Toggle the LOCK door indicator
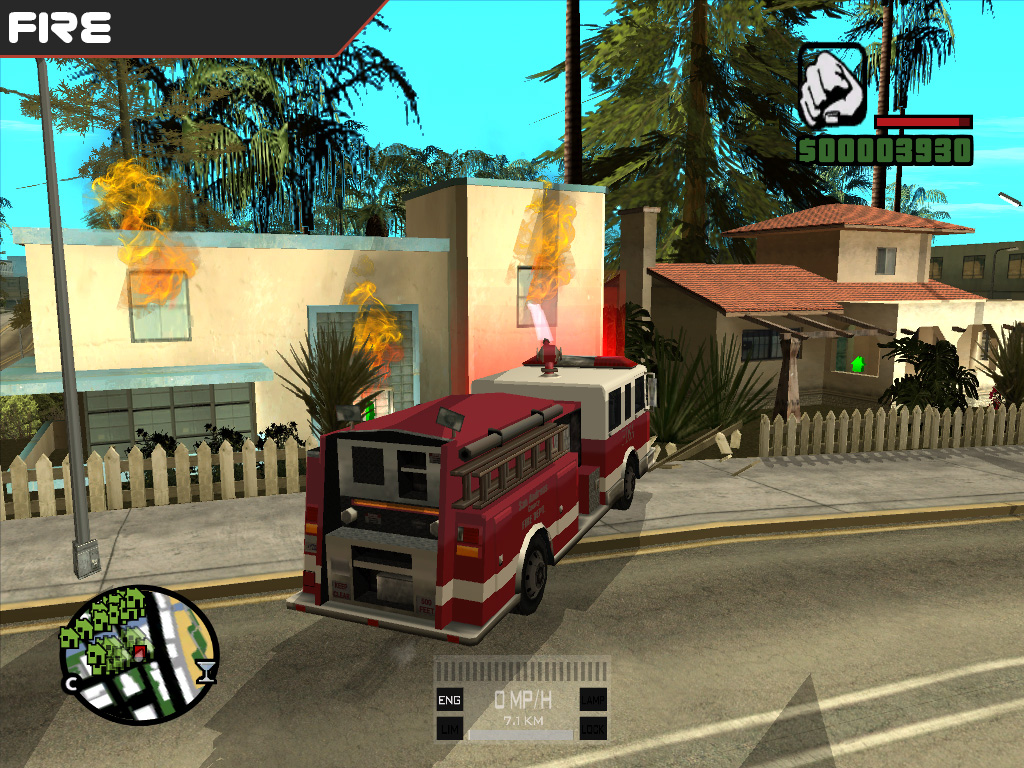The image size is (1024, 768). [x=593, y=728]
